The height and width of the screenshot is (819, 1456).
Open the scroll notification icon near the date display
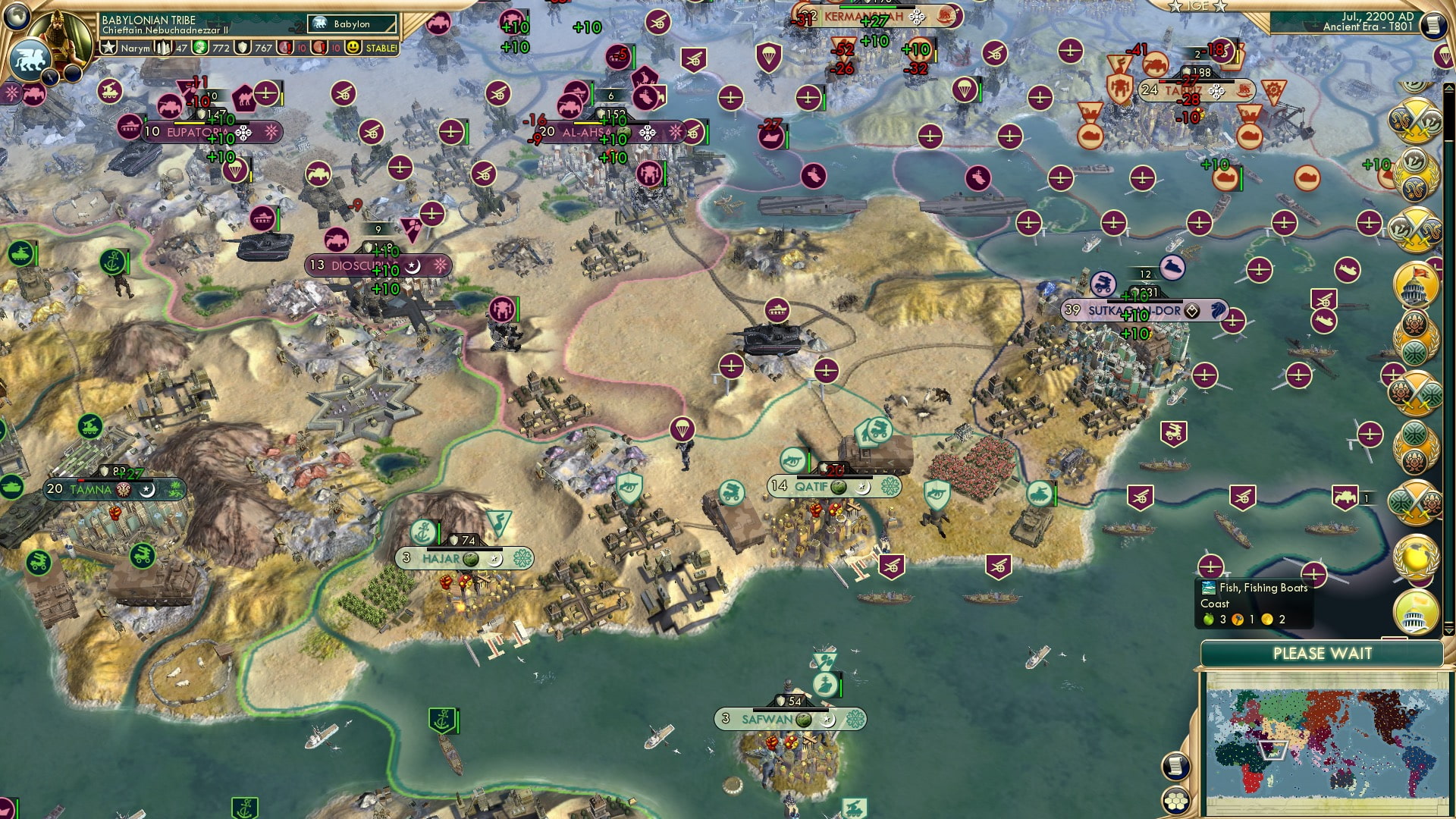[x=1433, y=24]
